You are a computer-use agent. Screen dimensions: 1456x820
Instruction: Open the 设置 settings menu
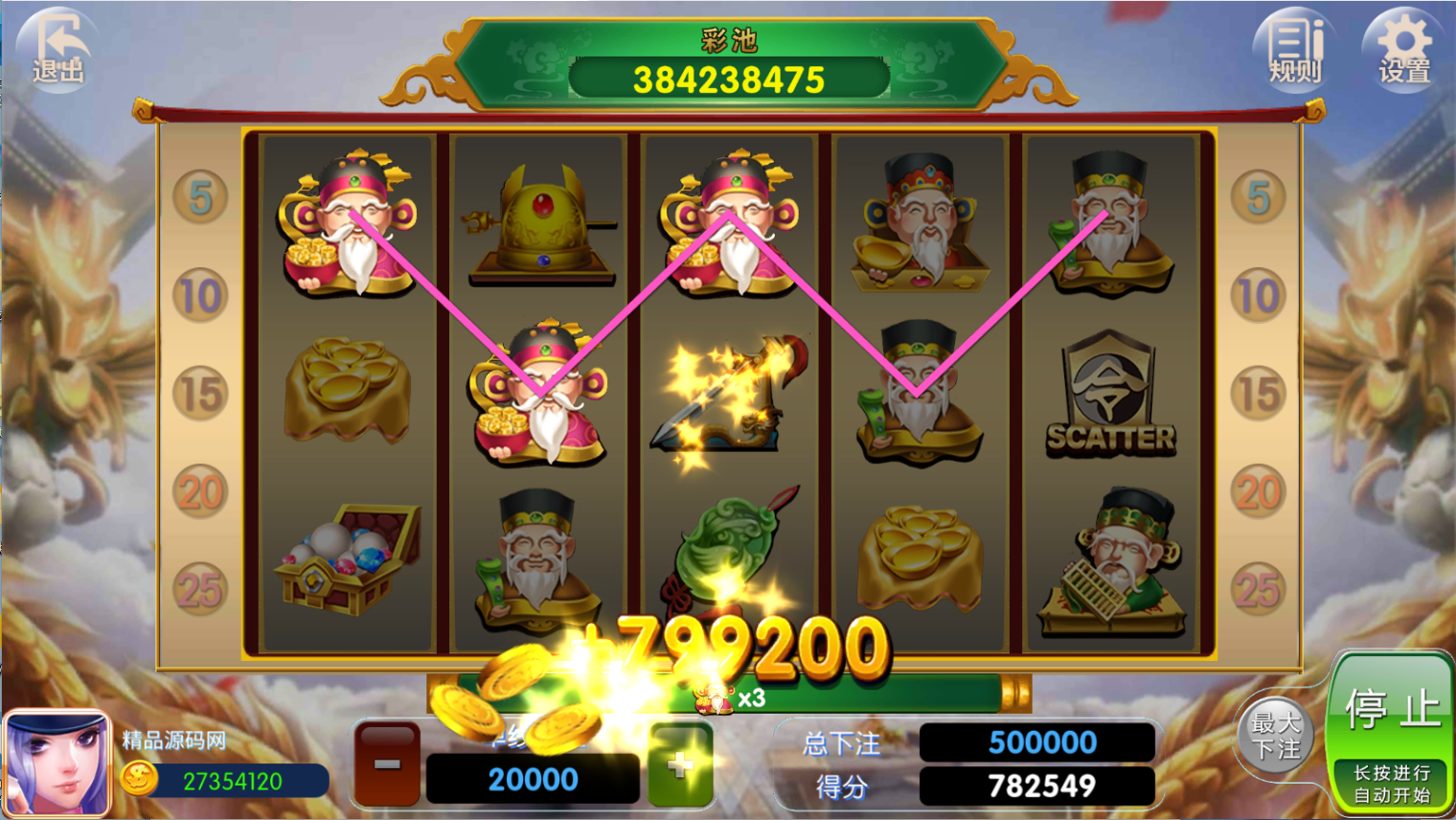(1403, 49)
